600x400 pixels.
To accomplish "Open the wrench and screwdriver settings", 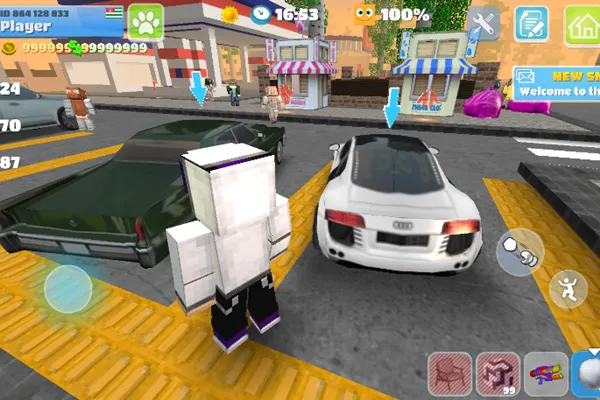I will point(484,22).
